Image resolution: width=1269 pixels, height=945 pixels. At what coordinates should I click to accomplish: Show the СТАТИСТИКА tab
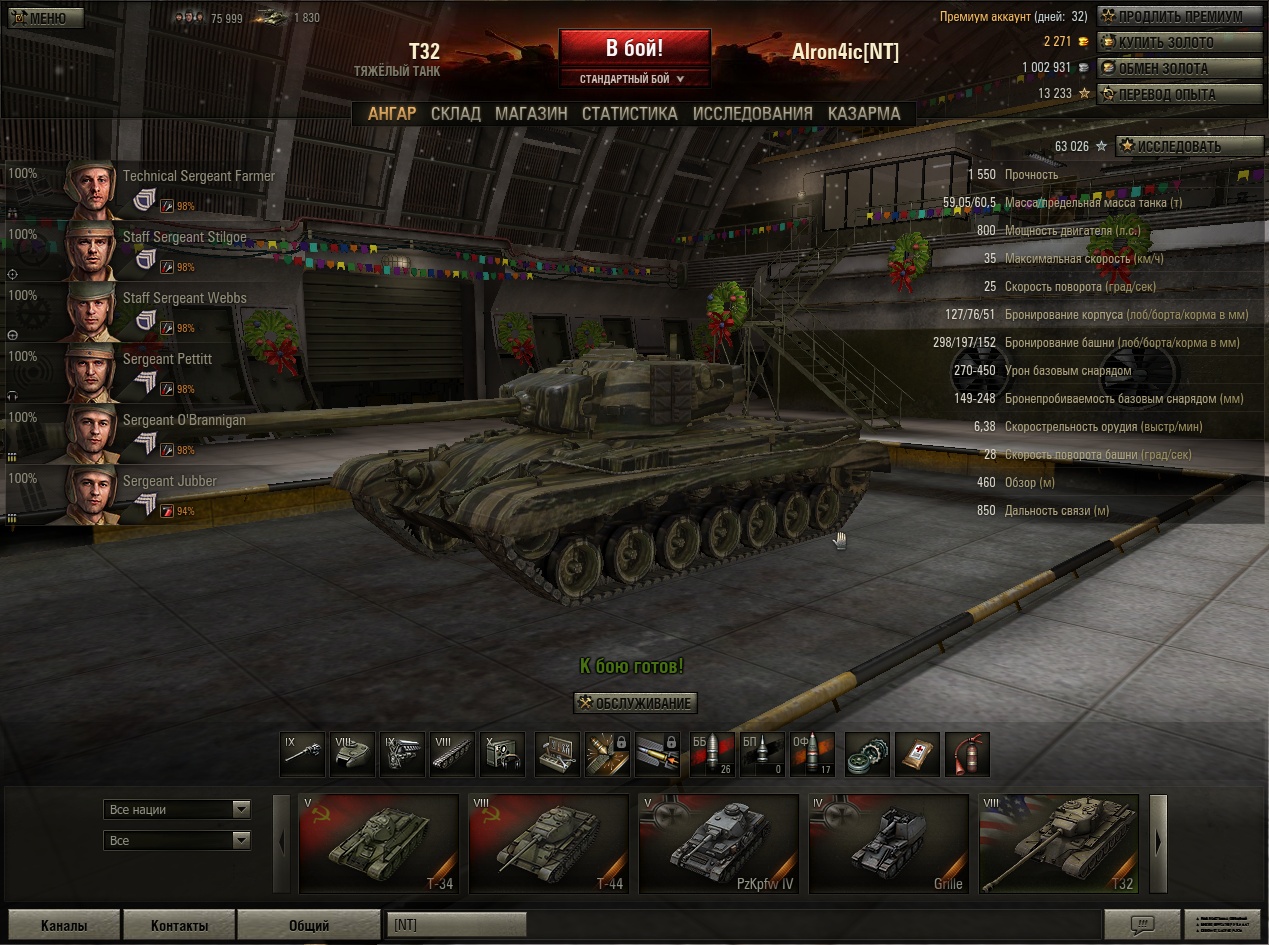629,114
